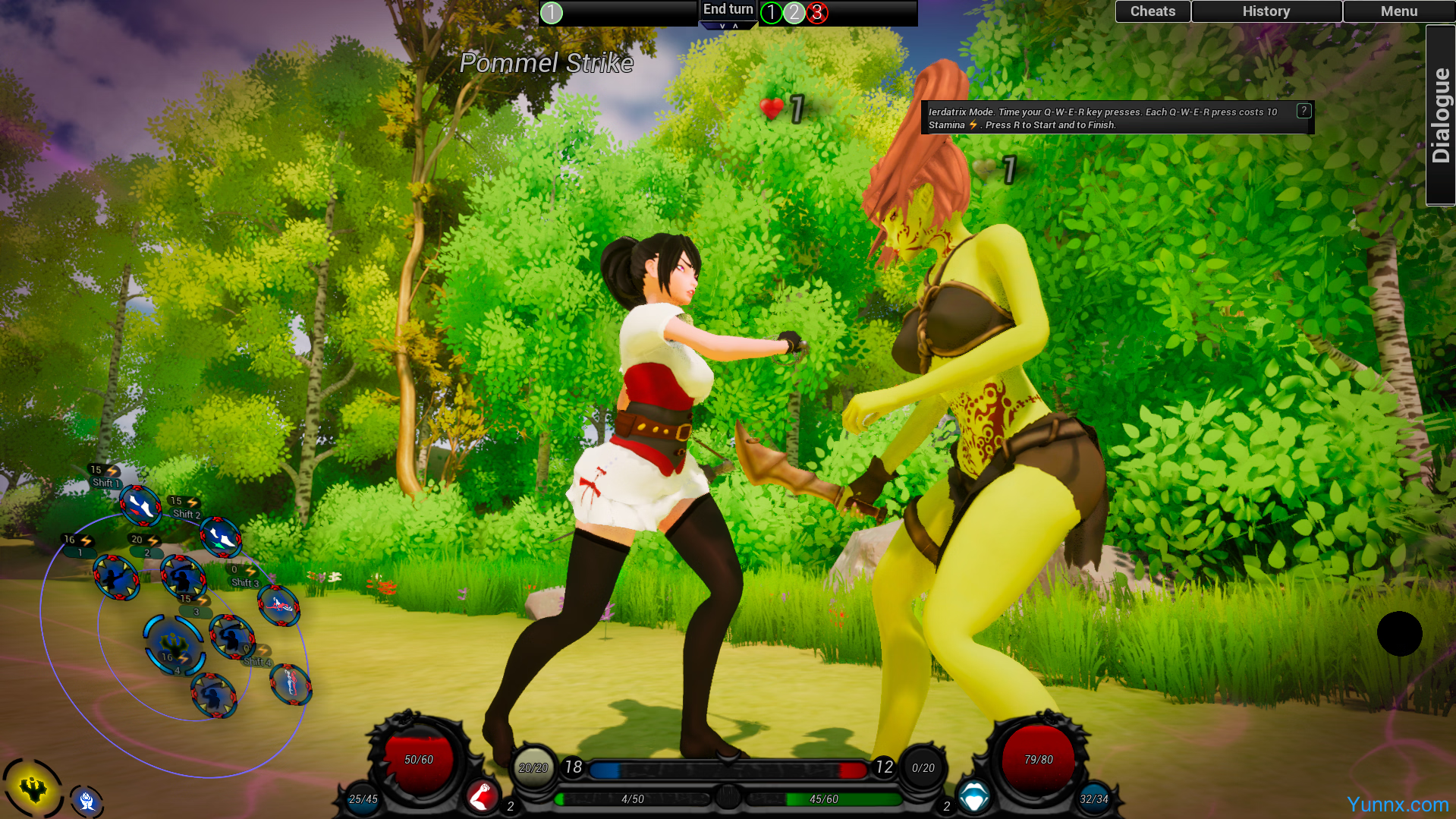Open the Cheats panel

coord(1152,11)
